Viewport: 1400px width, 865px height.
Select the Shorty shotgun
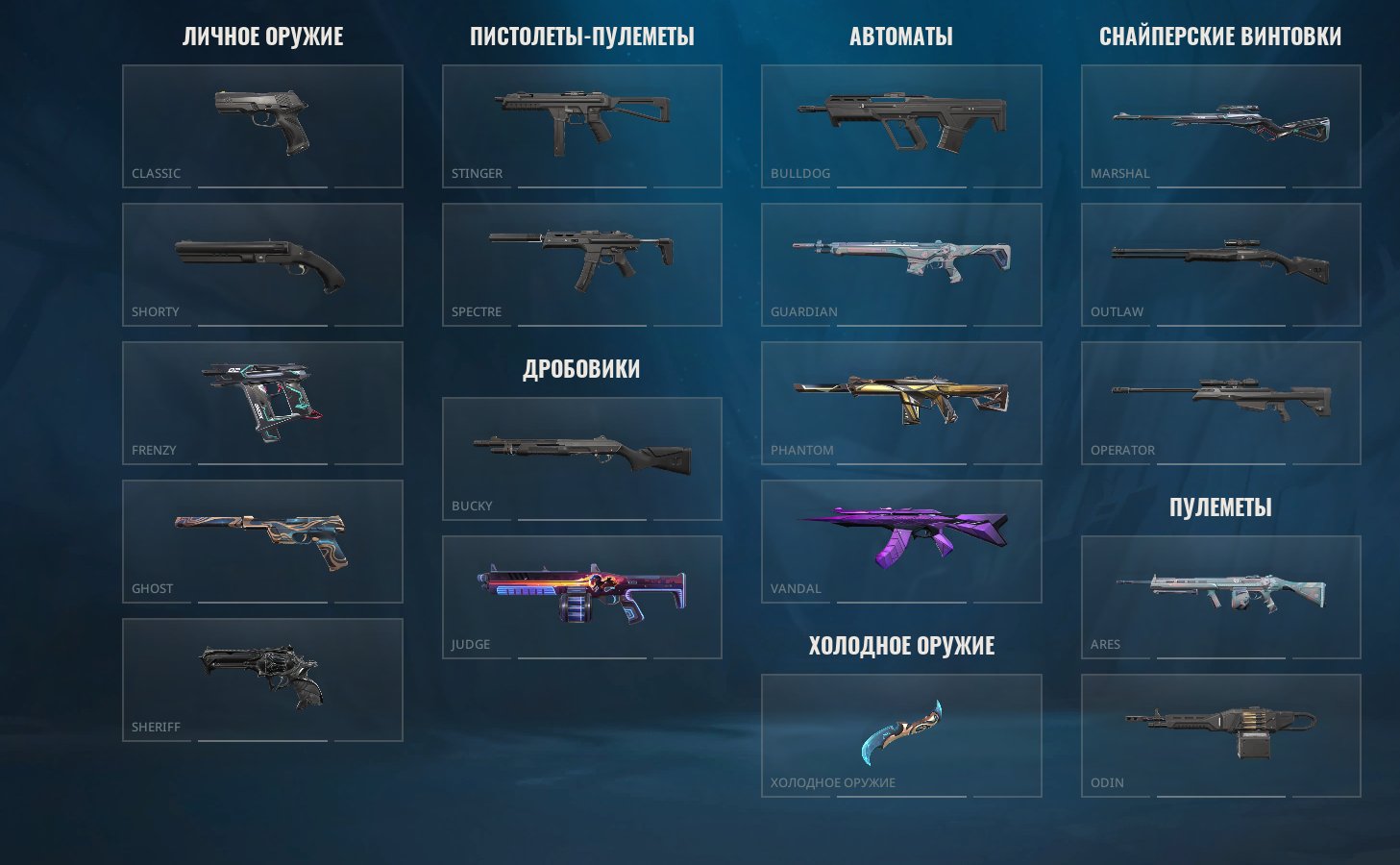[x=262, y=264]
